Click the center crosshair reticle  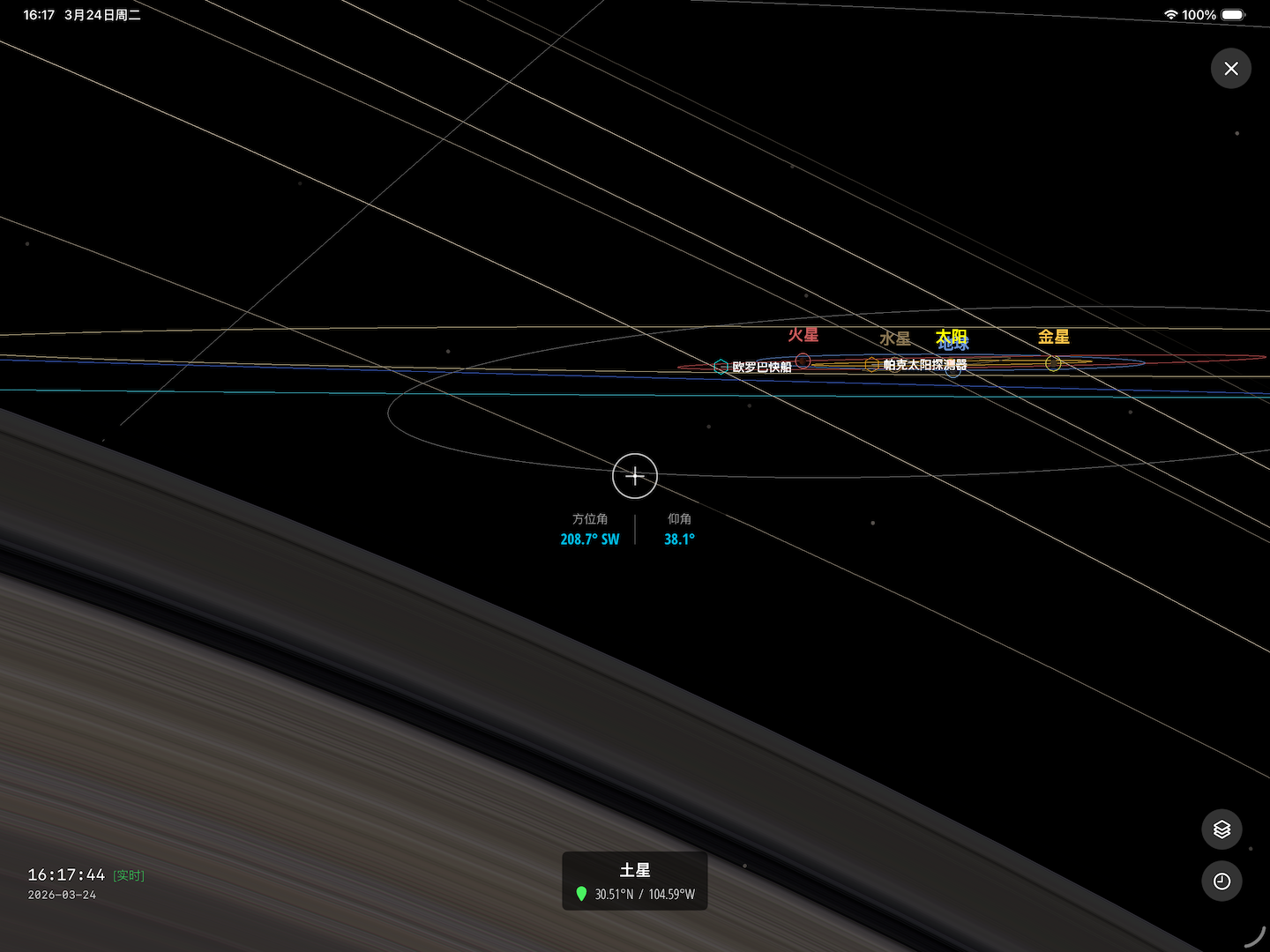point(635,476)
